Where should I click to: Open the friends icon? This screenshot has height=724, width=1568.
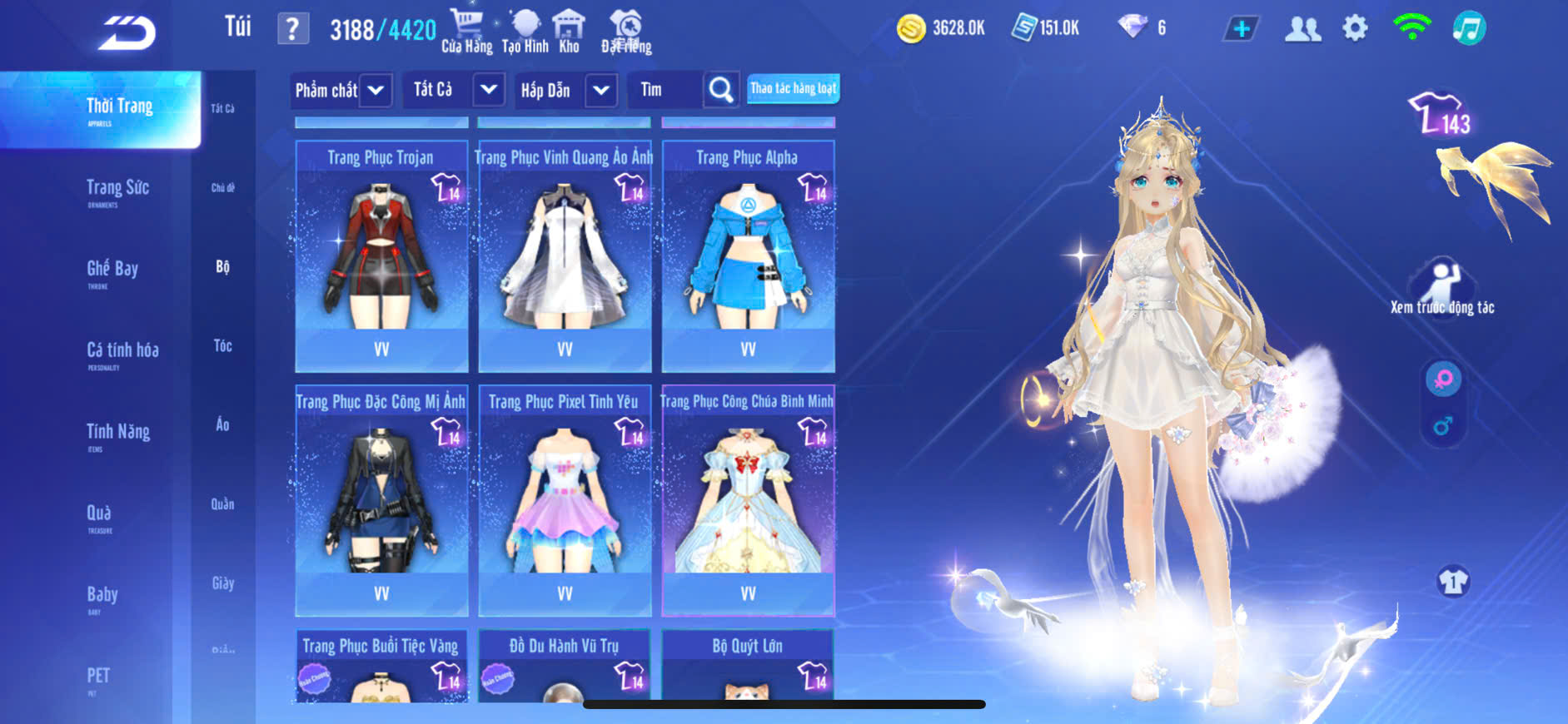pos(1302,29)
